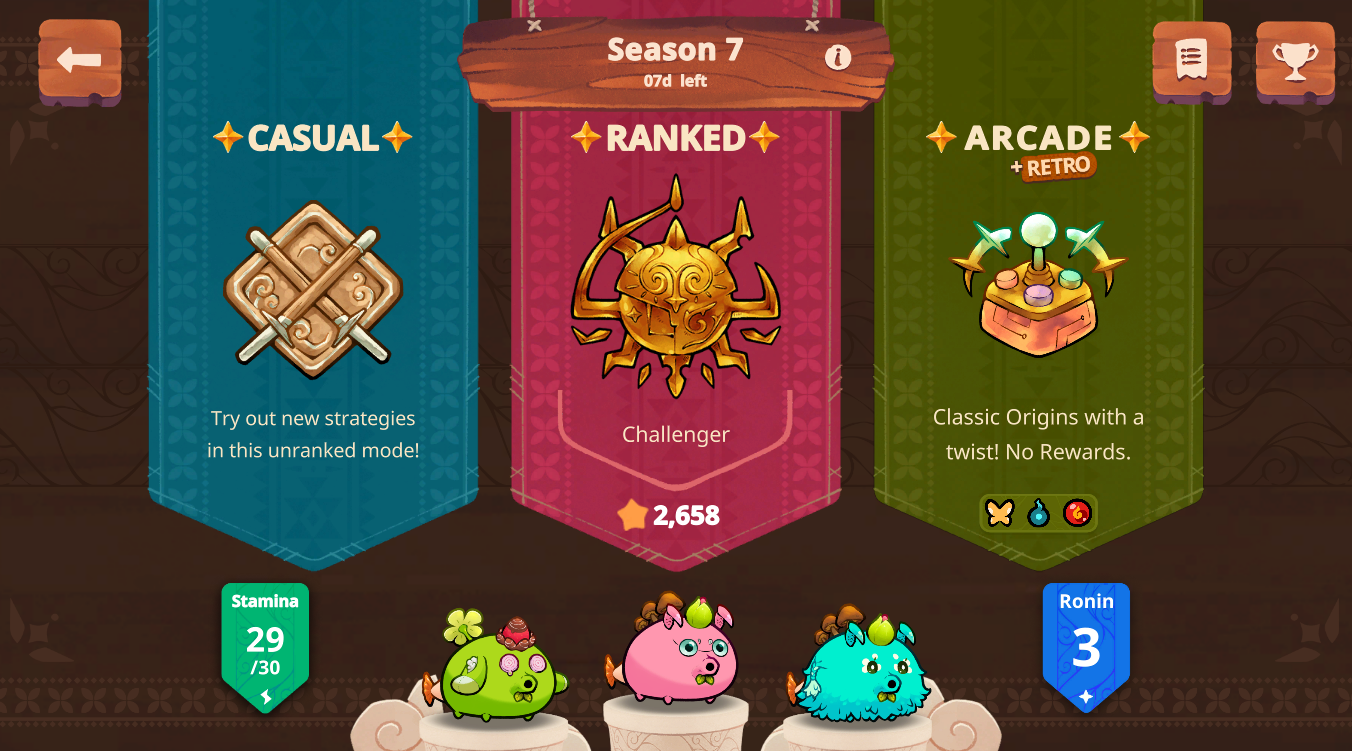Select the butterfly element icon under Arcade

pos(997,512)
